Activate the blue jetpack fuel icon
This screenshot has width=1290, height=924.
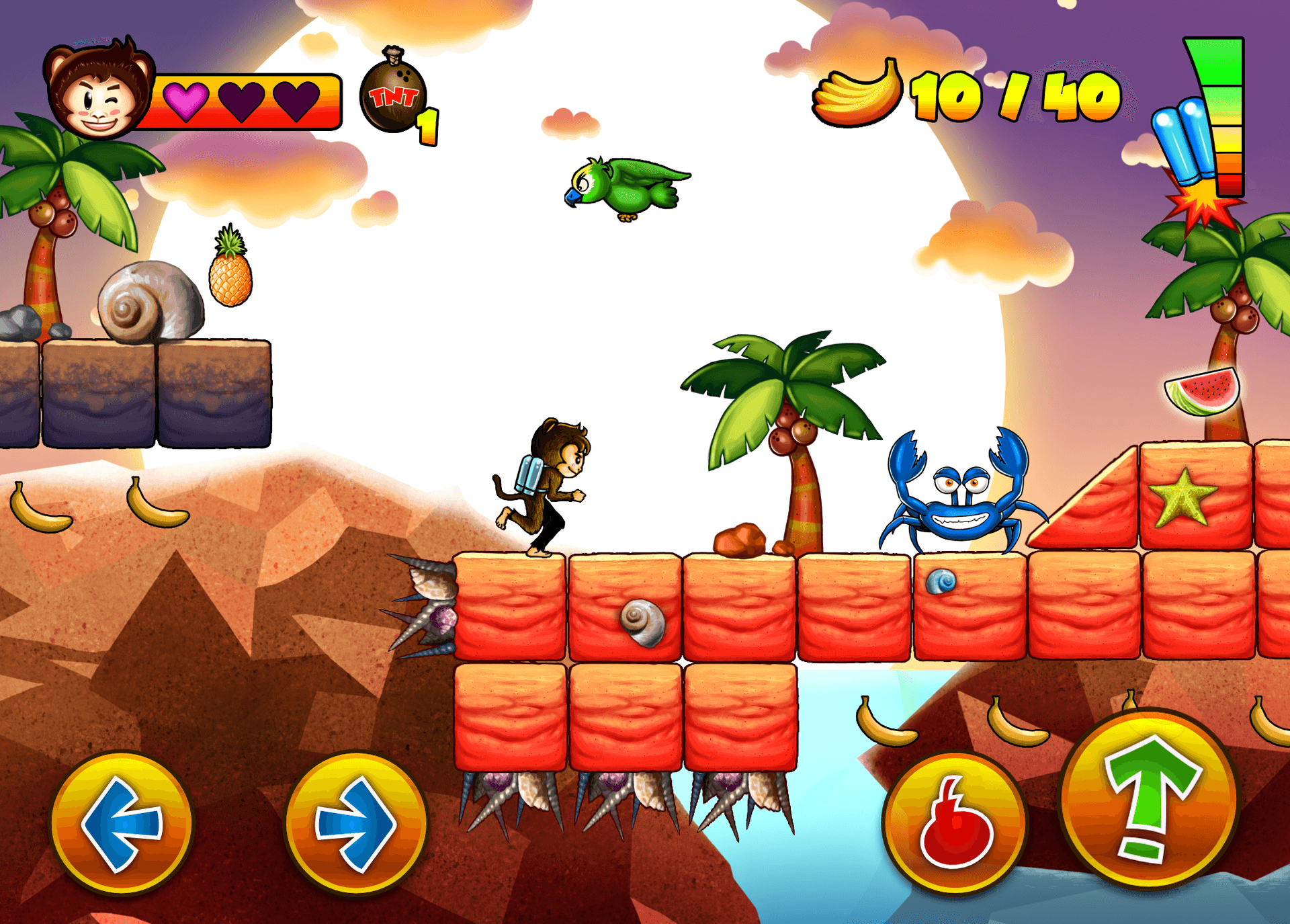click(1184, 141)
